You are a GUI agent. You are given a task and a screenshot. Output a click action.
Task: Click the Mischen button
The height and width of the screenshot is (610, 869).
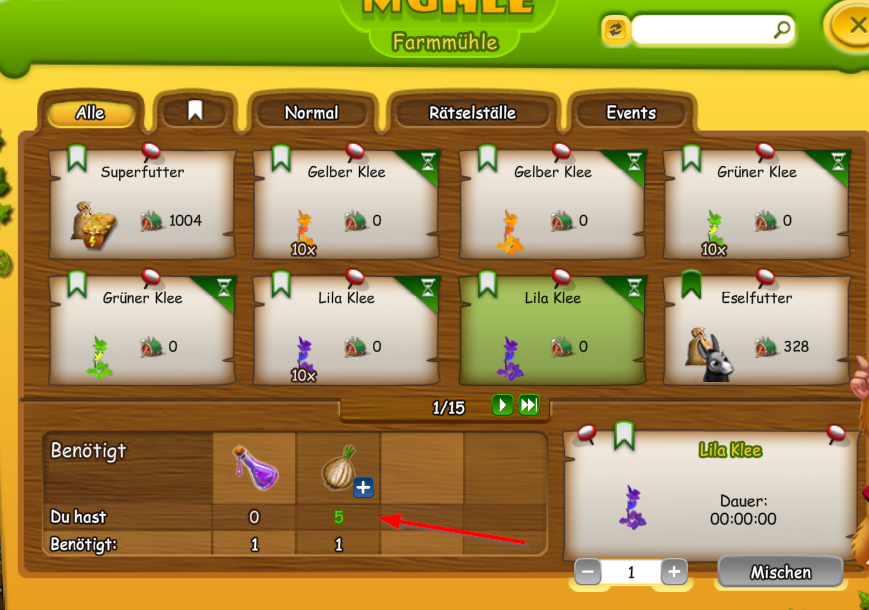click(x=780, y=572)
